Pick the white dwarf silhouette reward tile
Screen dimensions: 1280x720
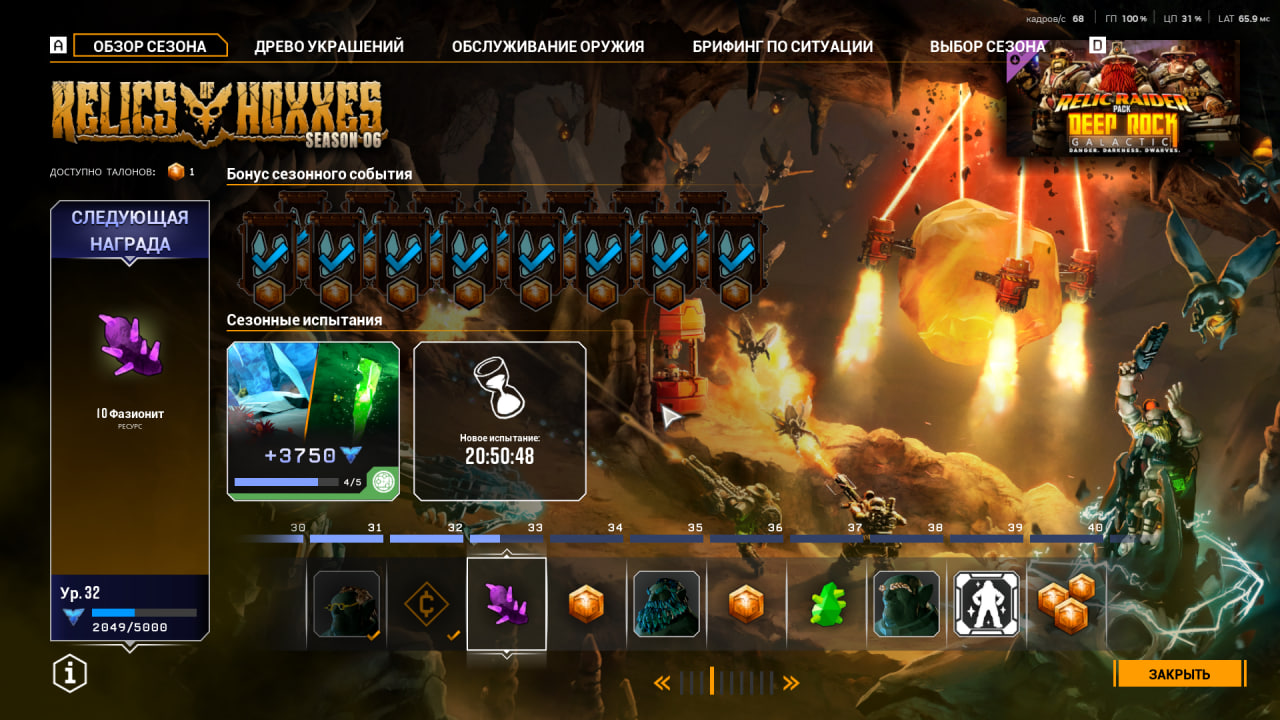click(x=987, y=604)
